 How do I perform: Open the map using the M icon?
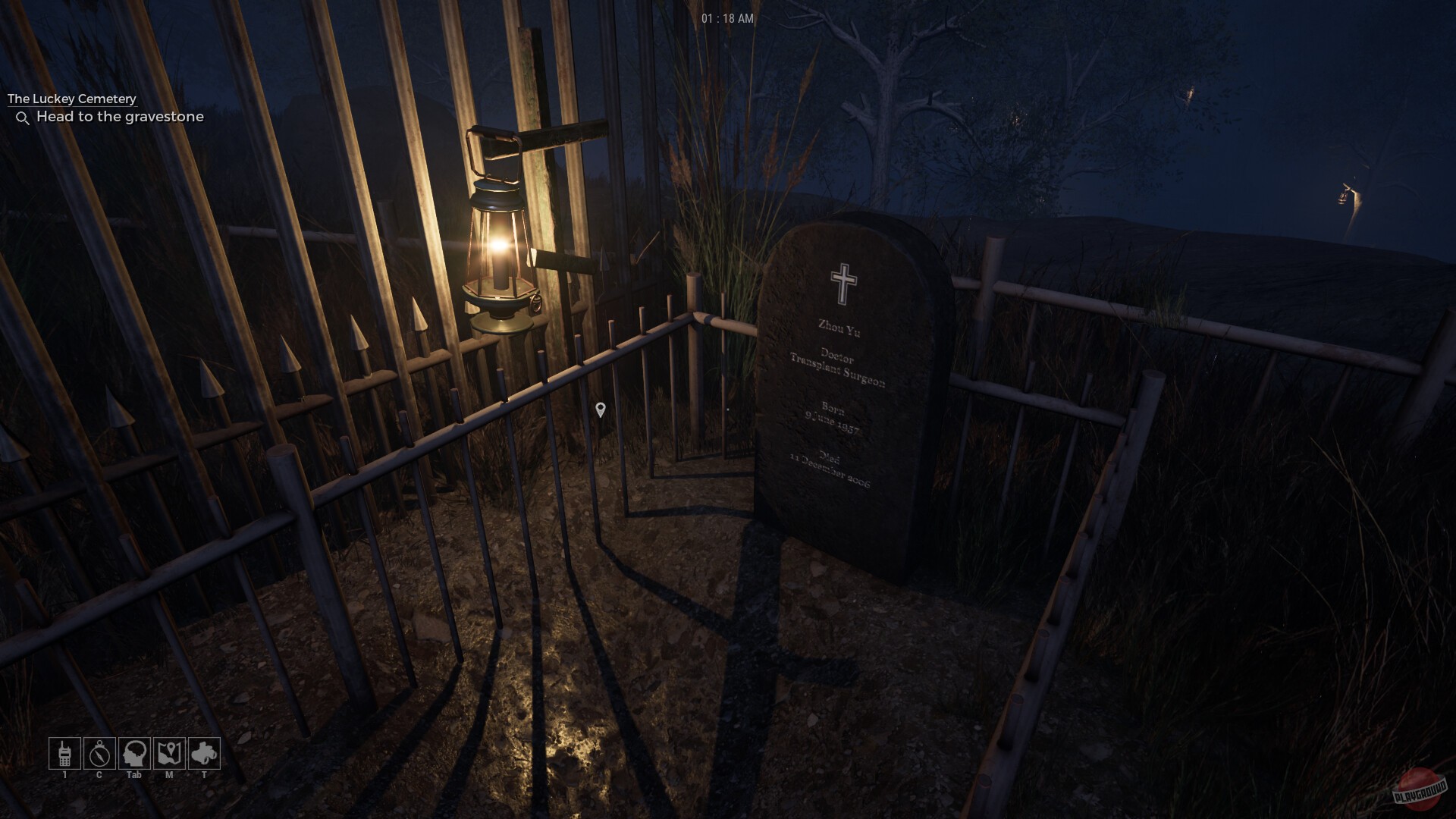point(171,754)
